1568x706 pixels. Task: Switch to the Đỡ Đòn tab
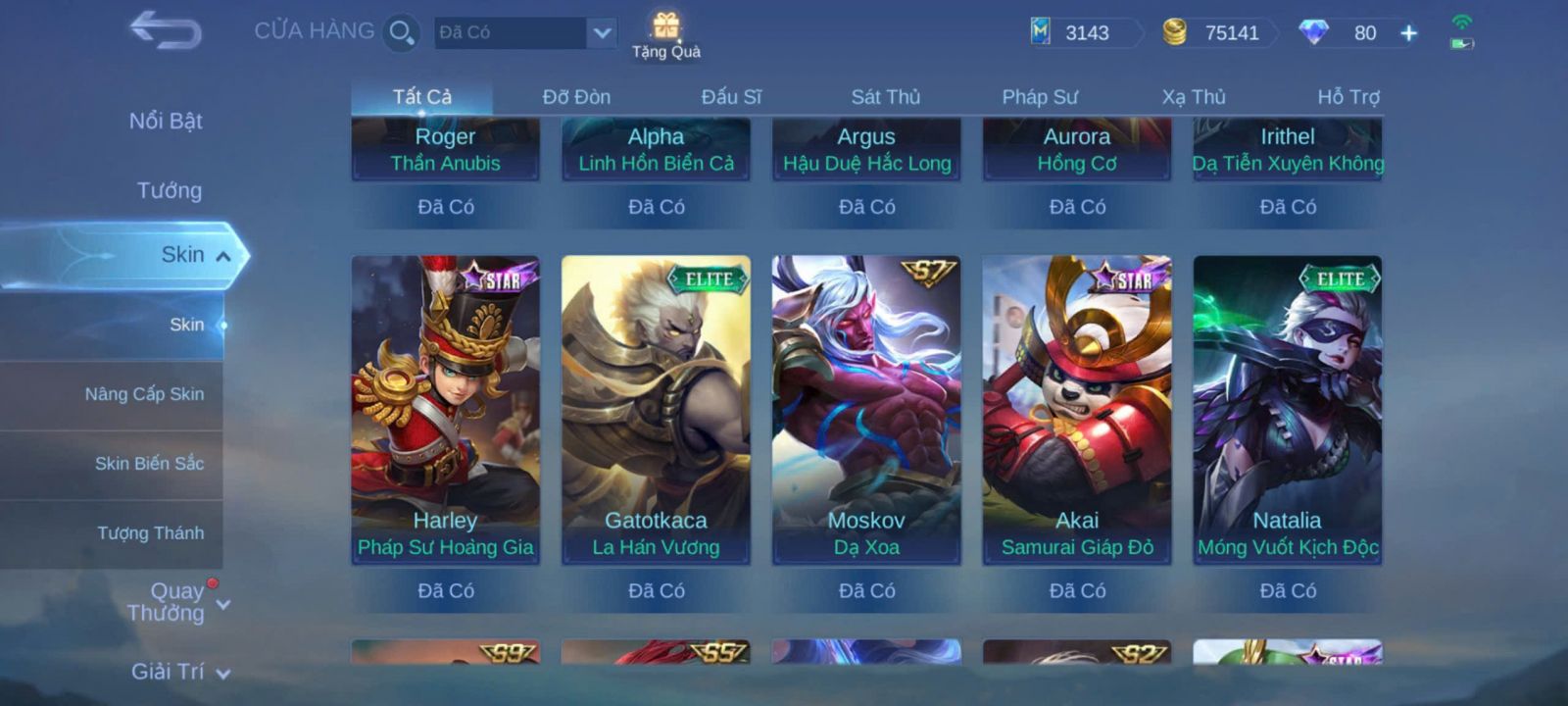tap(576, 97)
